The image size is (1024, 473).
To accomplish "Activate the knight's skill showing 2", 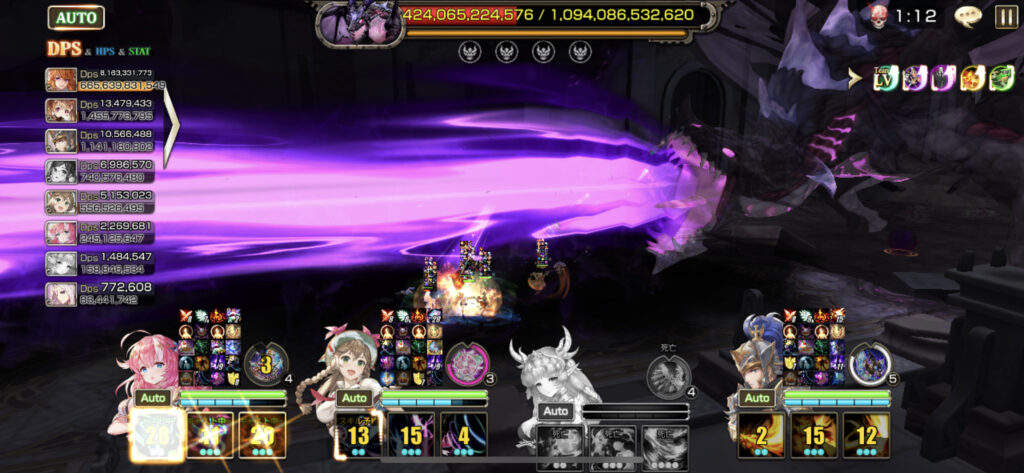I will pyautogui.click(x=764, y=435).
